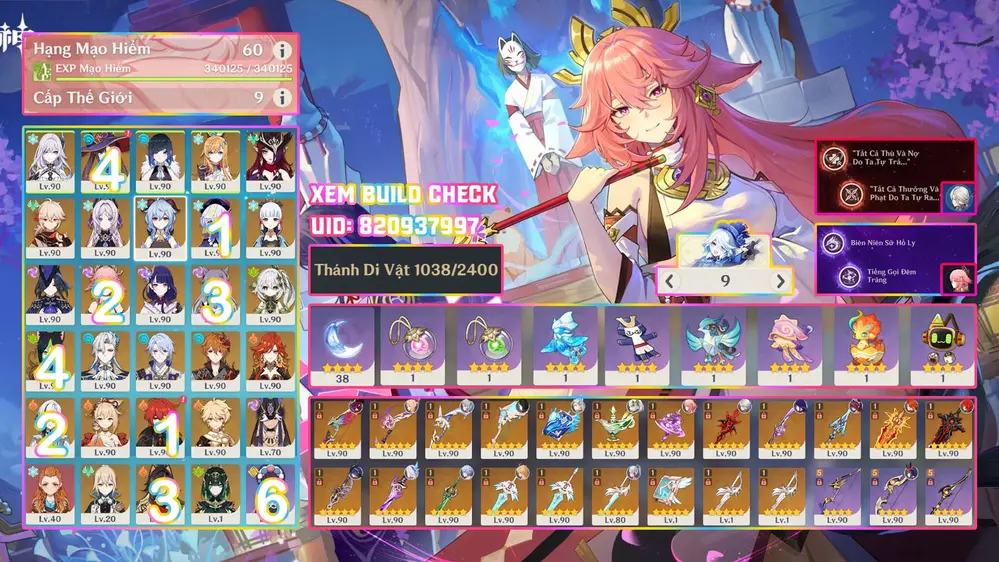
Task: Select the orange flame creature pet item
Action: tap(868, 344)
